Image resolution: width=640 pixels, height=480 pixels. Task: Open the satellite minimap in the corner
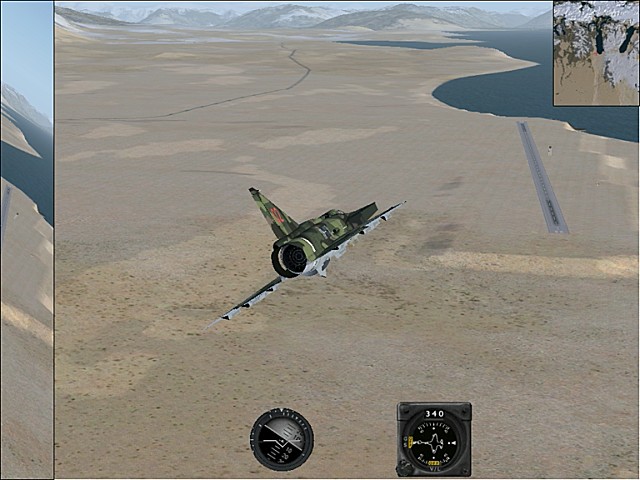point(596,53)
